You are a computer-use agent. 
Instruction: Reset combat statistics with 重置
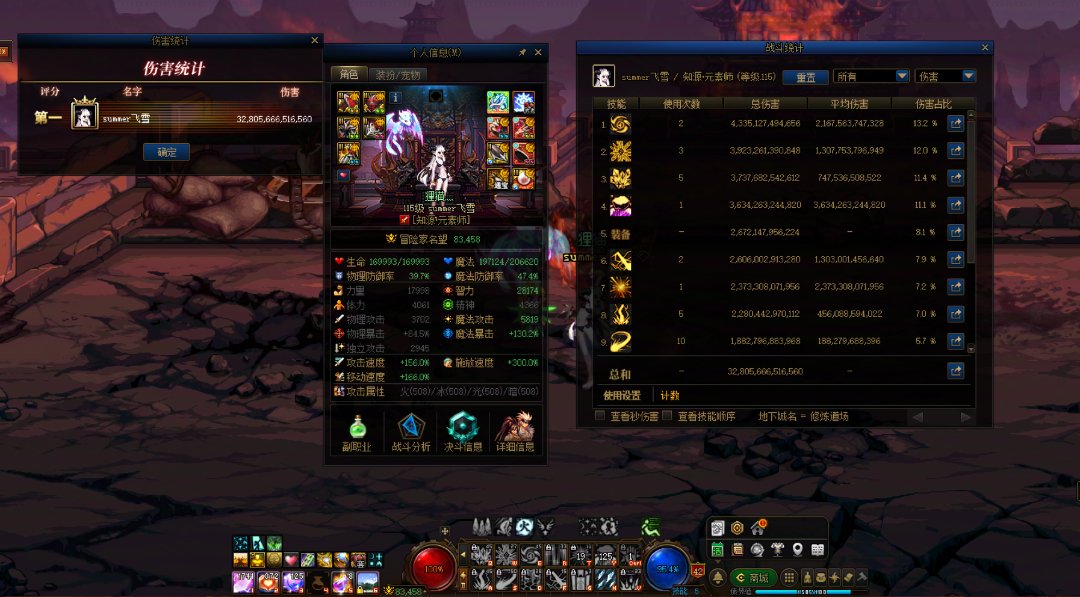[805, 77]
